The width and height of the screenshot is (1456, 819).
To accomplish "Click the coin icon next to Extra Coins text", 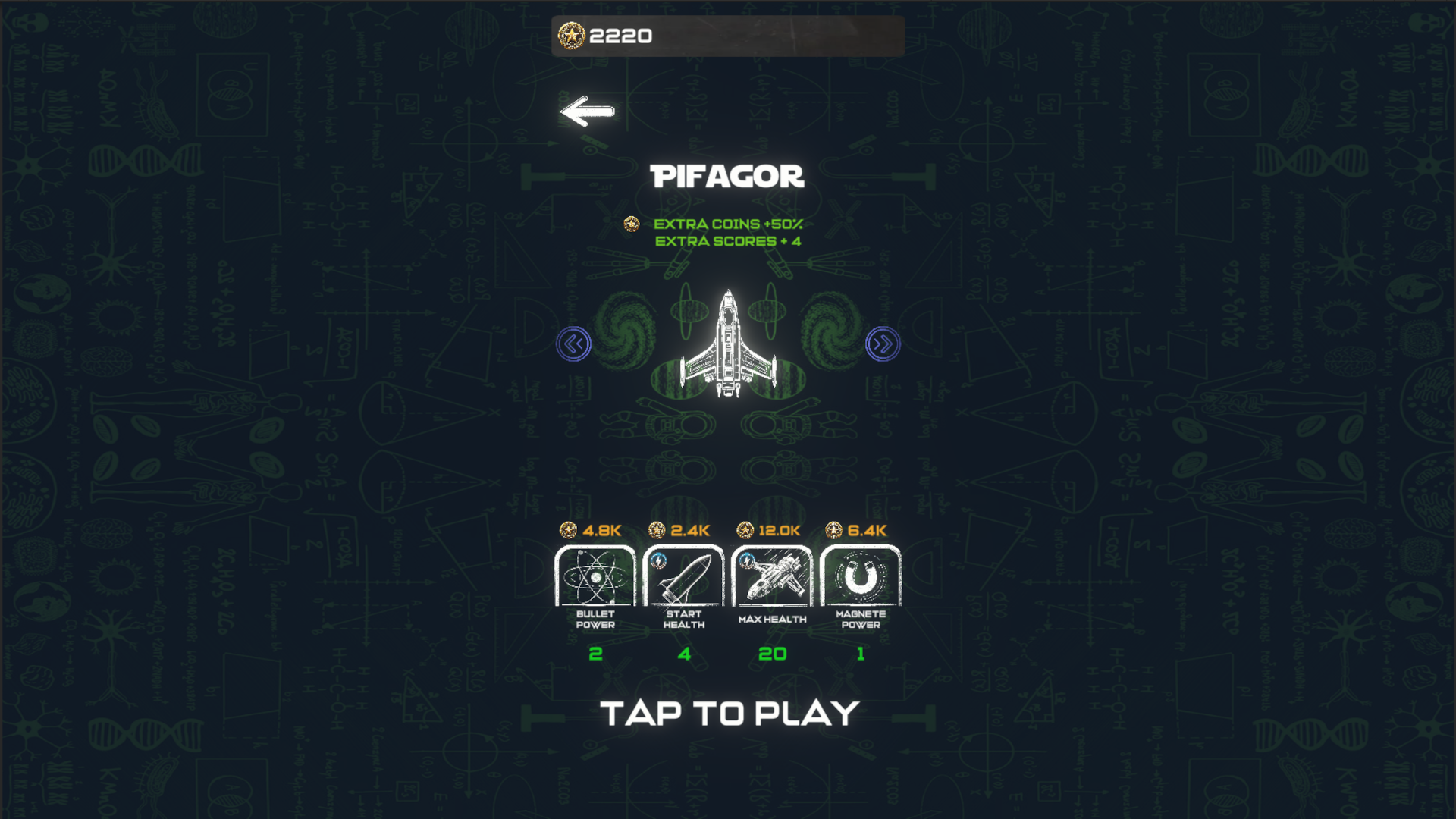I will pos(630,224).
